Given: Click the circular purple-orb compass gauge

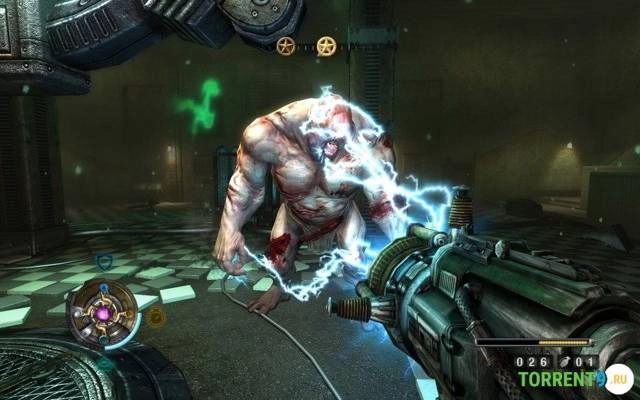Looking at the screenshot, I should tap(102, 311).
